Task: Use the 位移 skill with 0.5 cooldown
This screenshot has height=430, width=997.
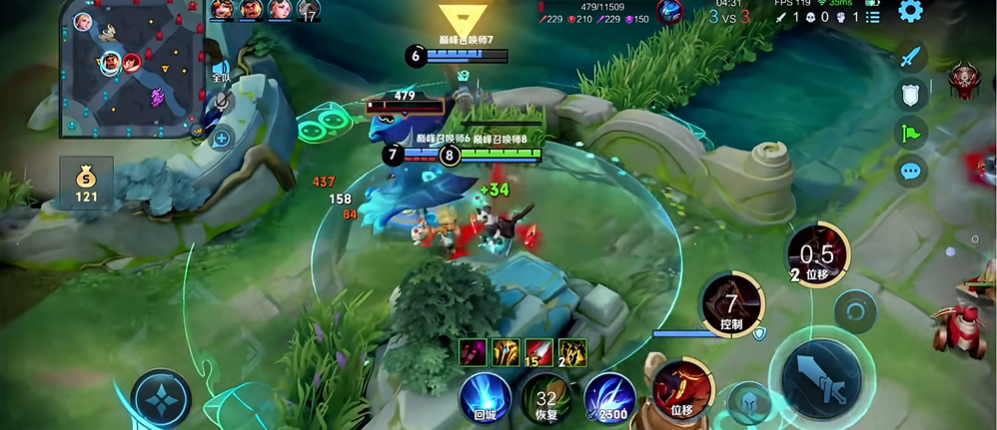Action: pyautogui.click(x=817, y=255)
